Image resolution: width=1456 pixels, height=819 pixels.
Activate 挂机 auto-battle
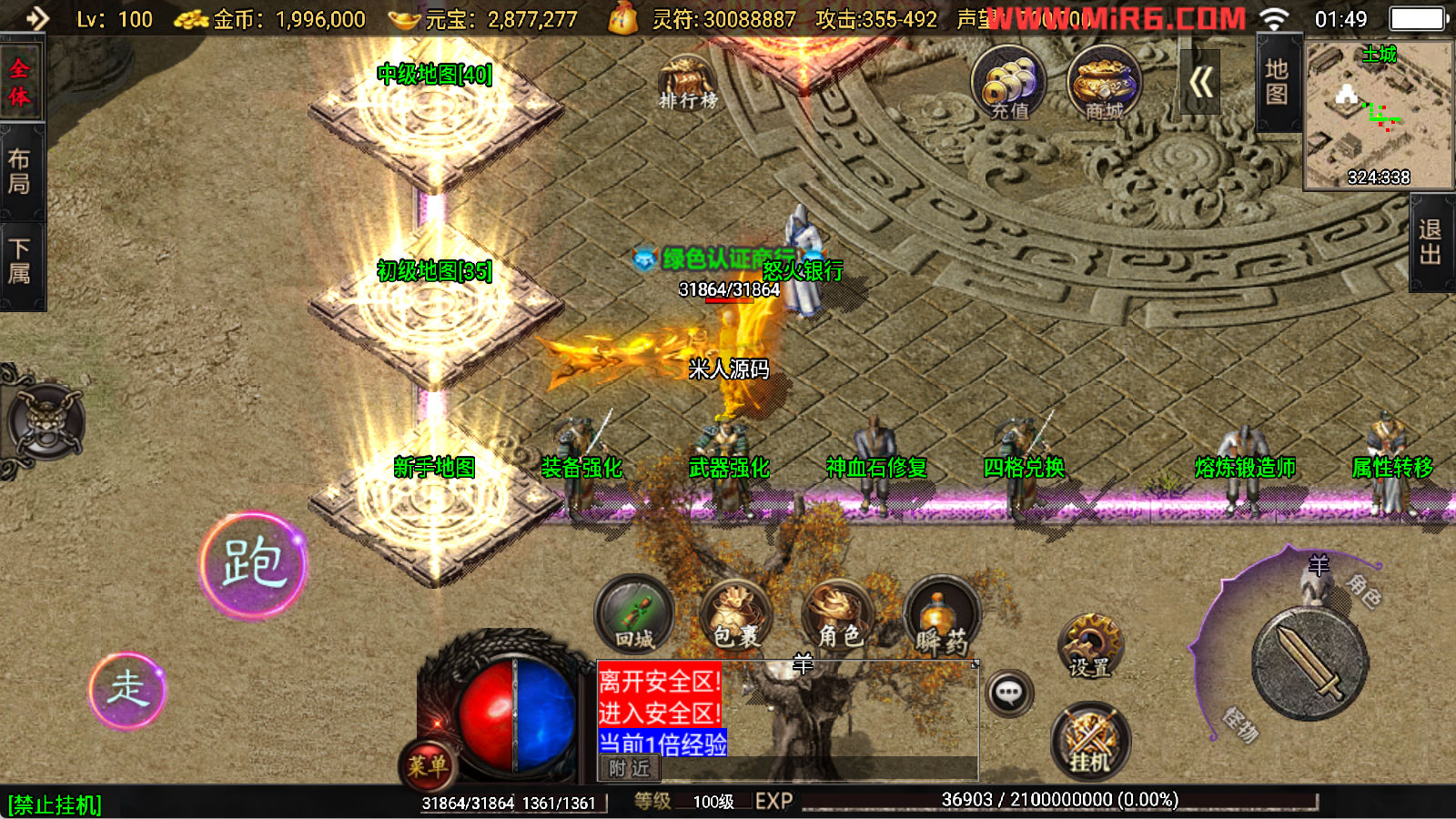point(1090,741)
